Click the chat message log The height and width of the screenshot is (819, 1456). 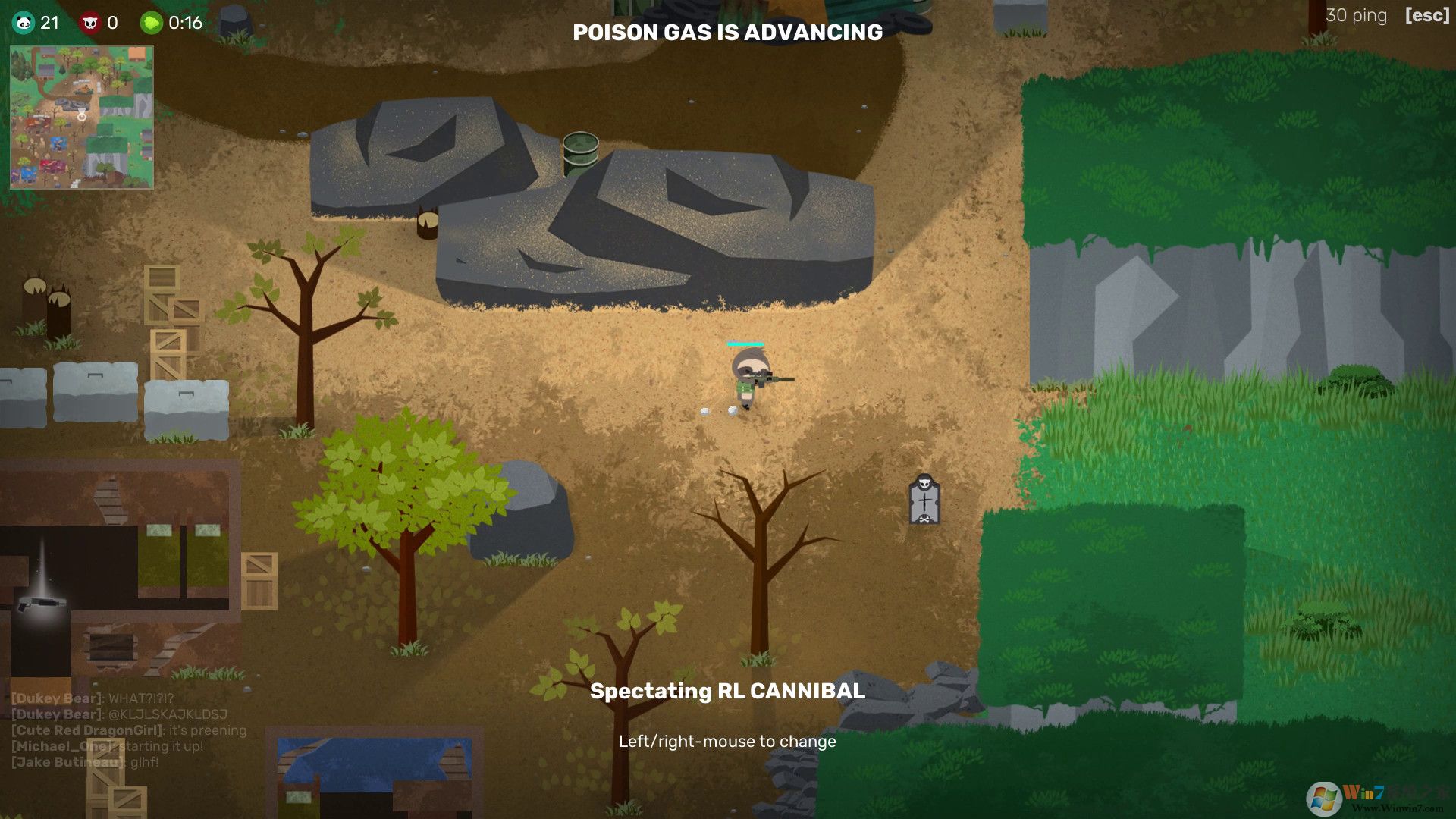point(129,730)
